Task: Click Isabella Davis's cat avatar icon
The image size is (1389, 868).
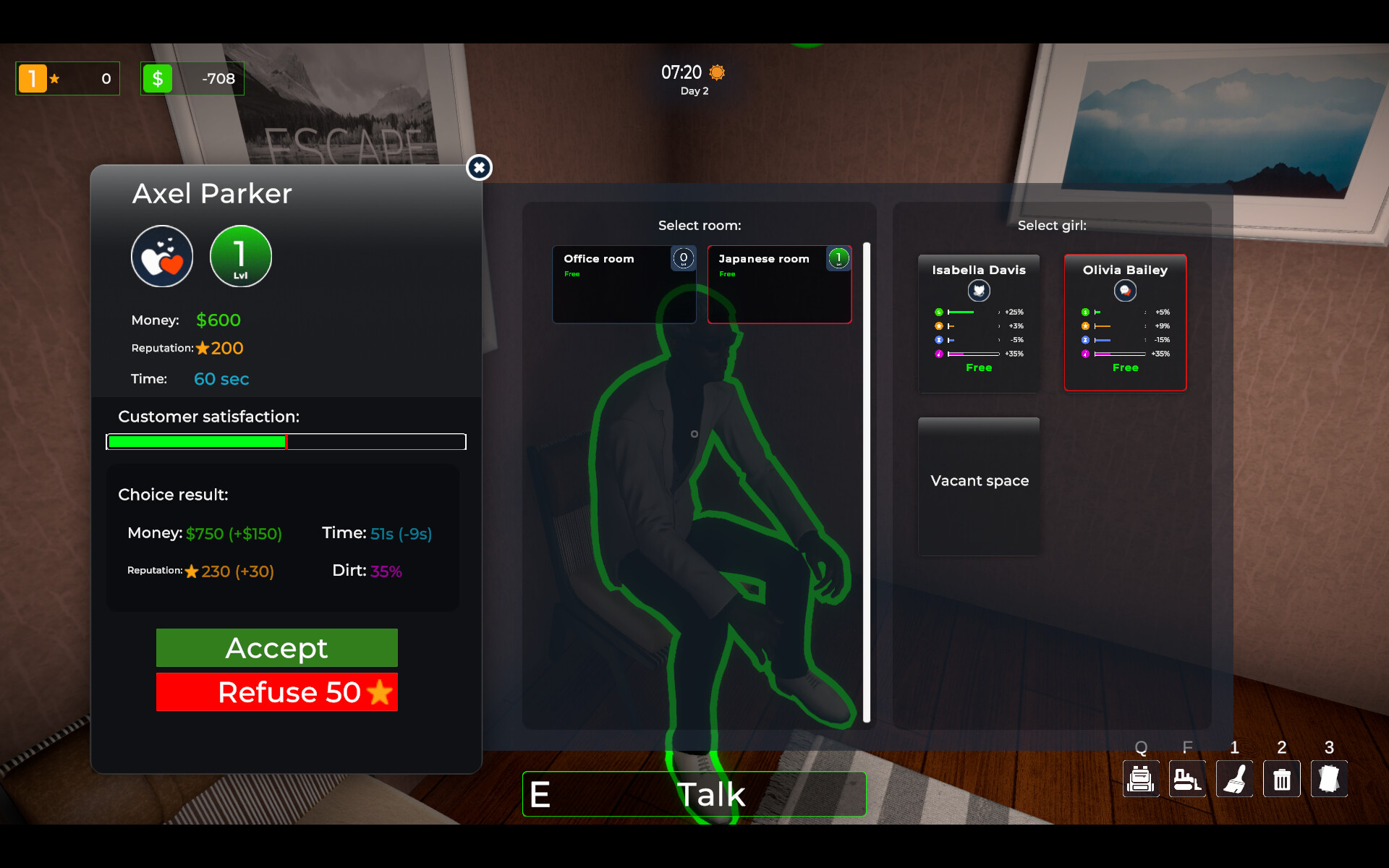Action: (x=979, y=291)
